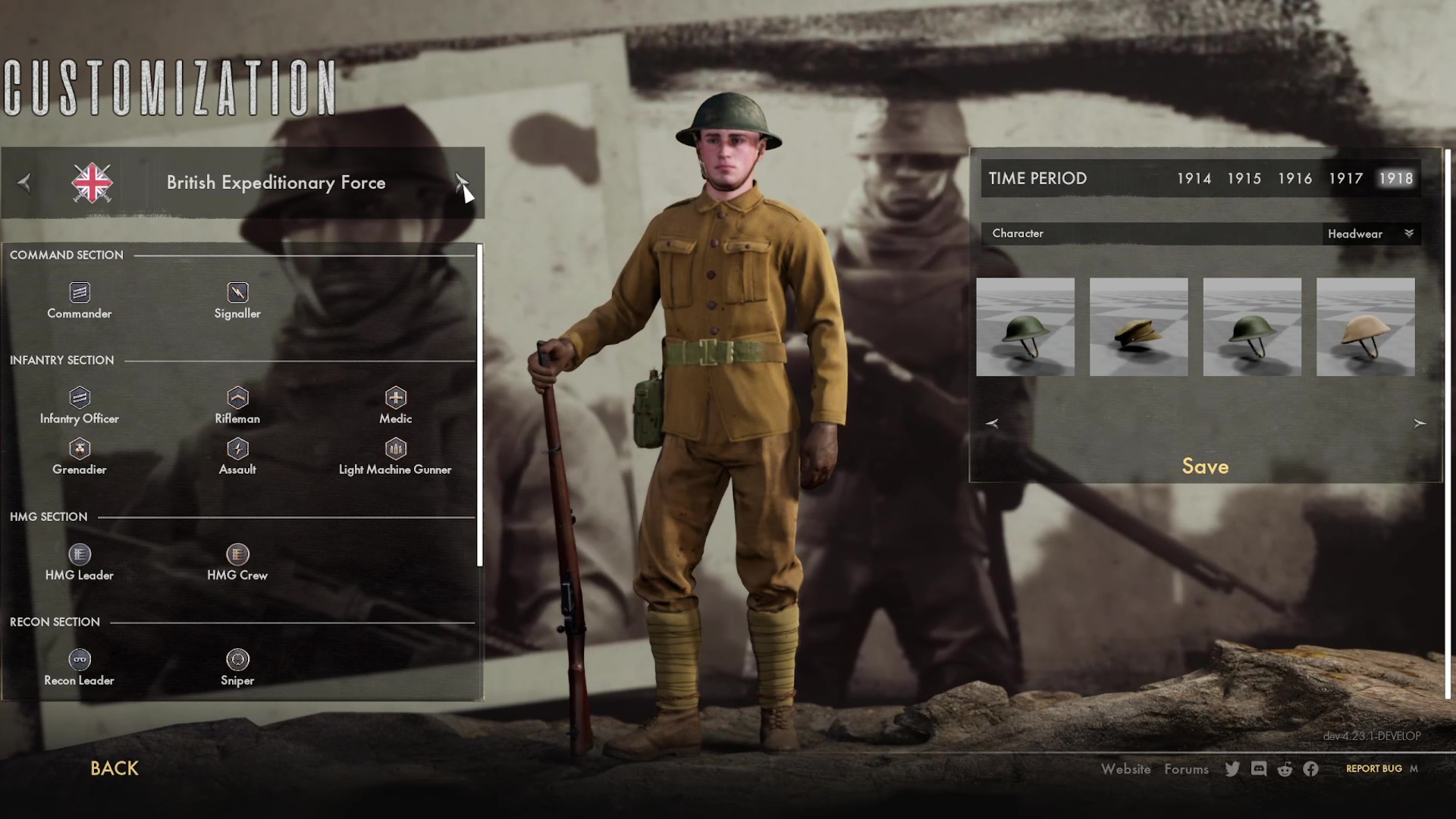
Task: Choose the Signaller role
Action: [237, 301]
